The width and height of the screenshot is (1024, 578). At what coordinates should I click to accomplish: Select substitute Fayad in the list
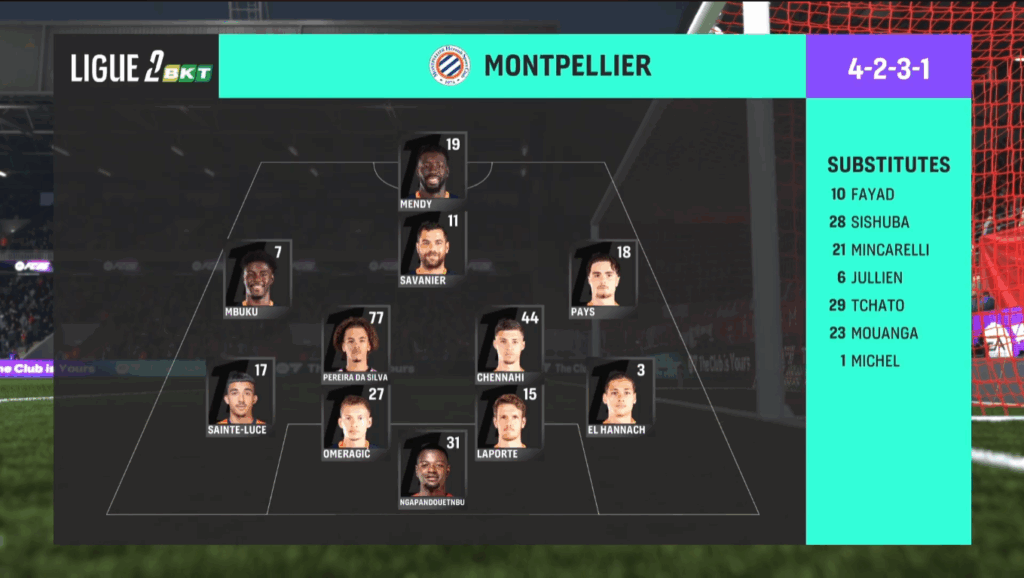[x=863, y=194]
